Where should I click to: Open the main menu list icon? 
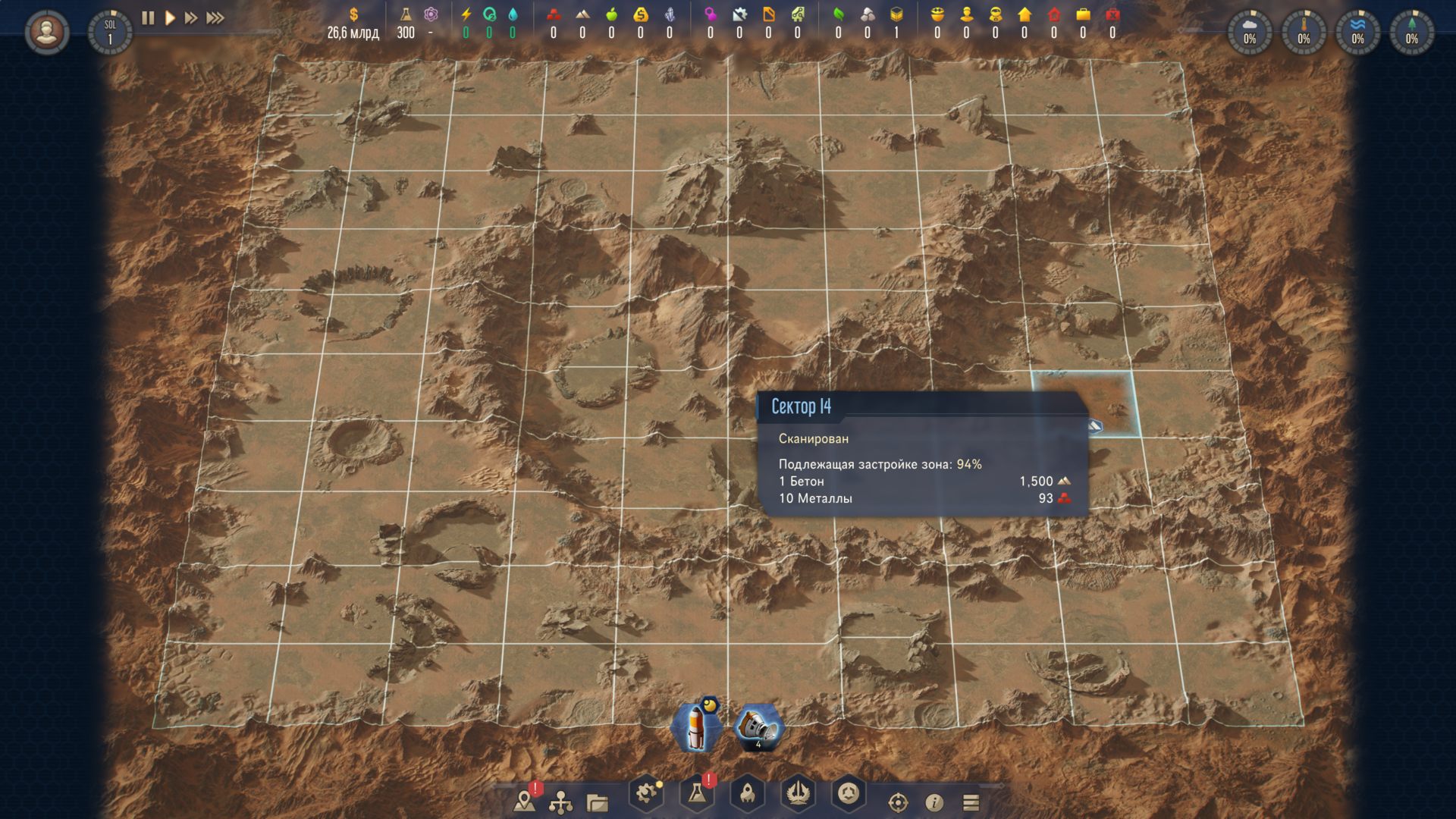pyautogui.click(x=971, y=802)
